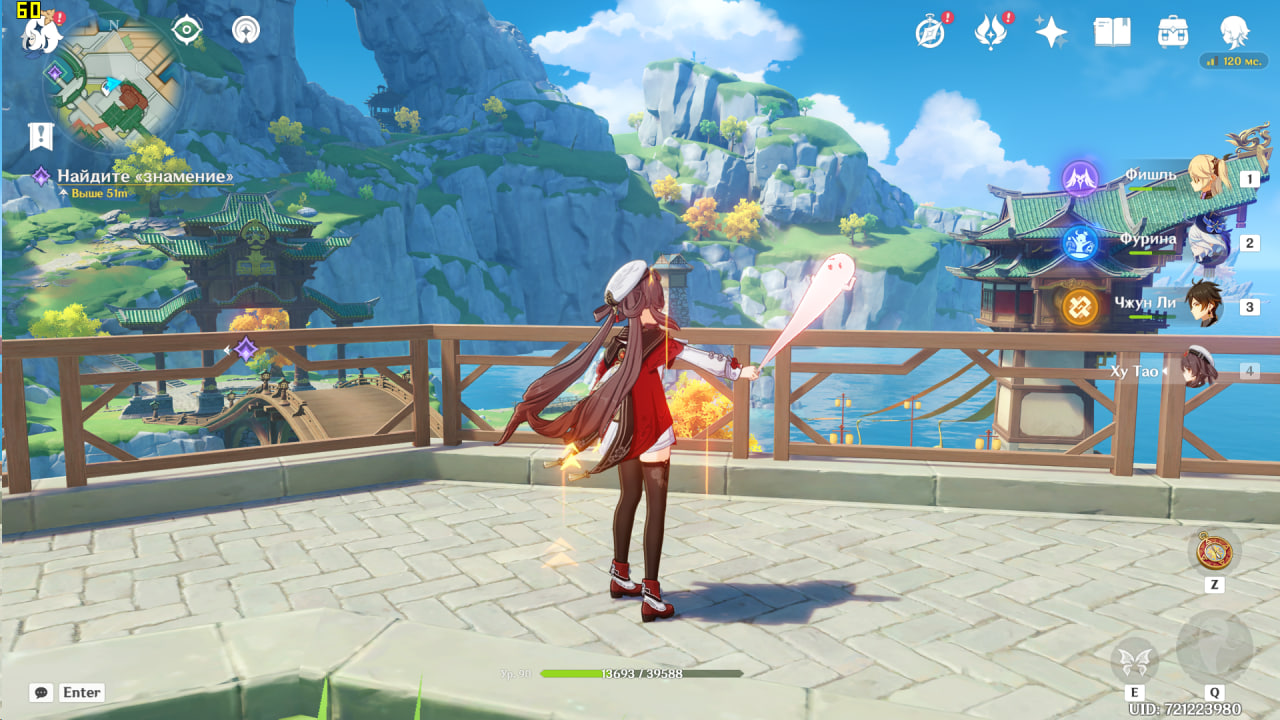This screenshot has width=1280, height=720.
Task: Open the Adventurer Handbook book icon
Action: [x=1112, y=32]
